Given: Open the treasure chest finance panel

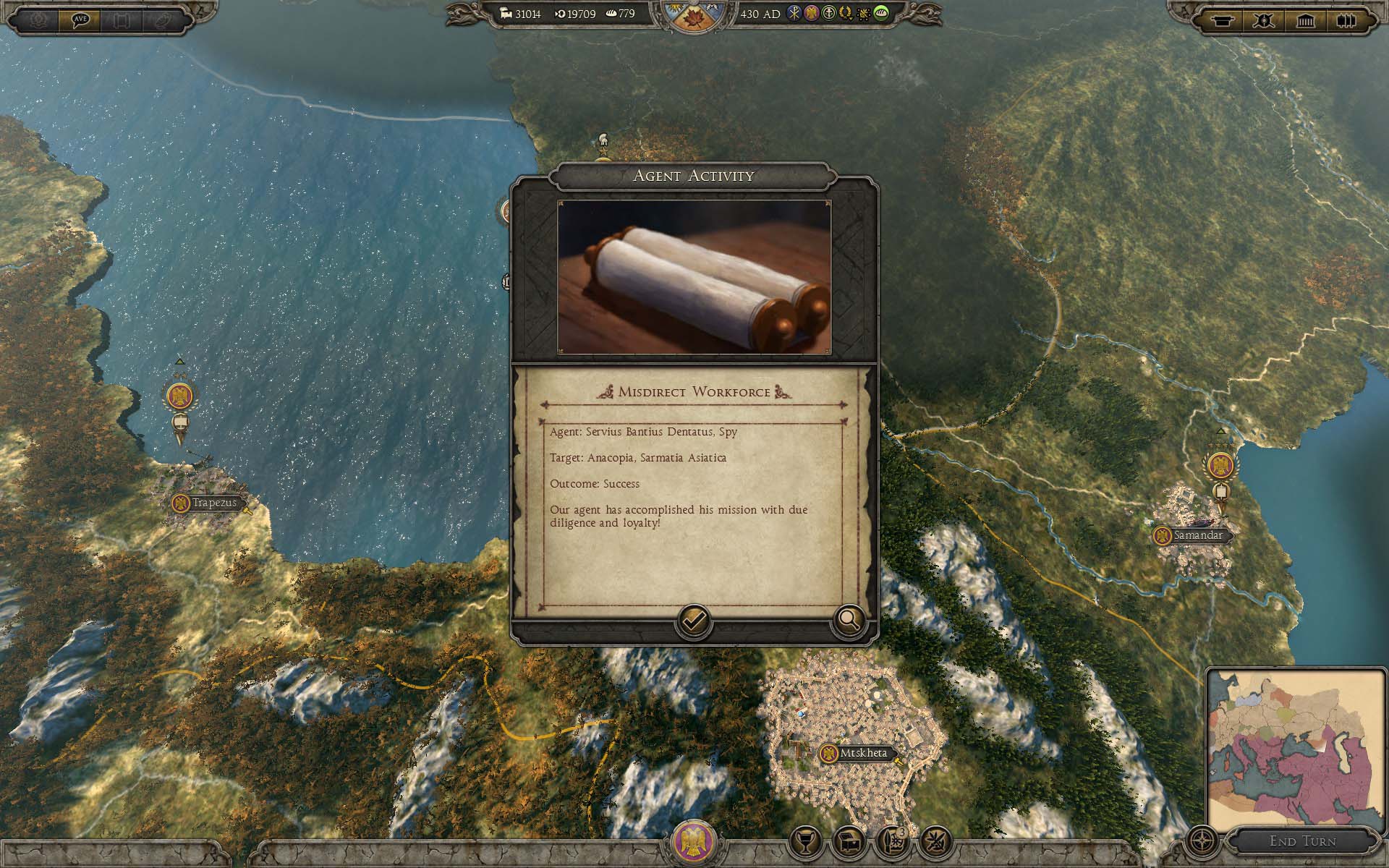Looking at the screenshot, I should [849, 841].
